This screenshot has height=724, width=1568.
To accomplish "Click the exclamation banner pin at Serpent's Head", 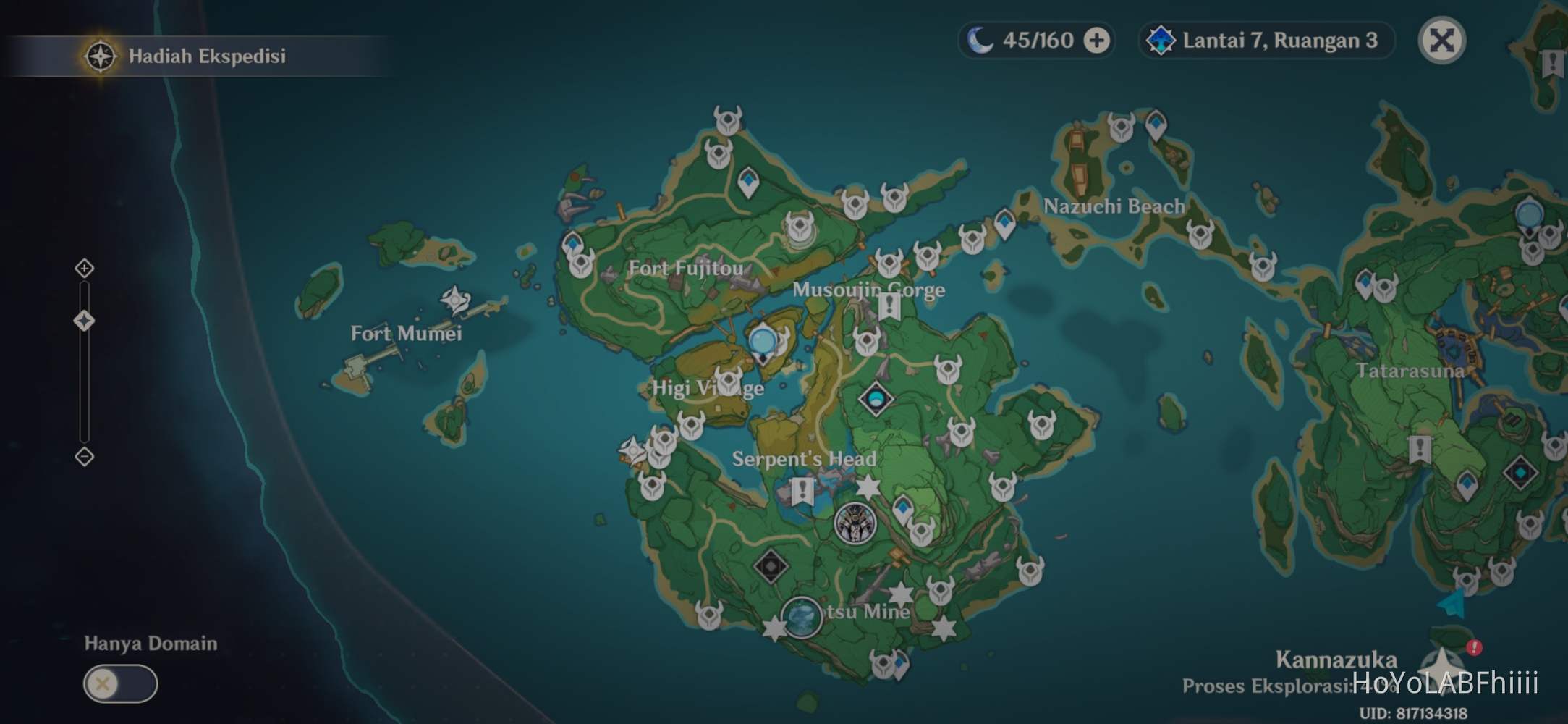I will pos(802,490).
